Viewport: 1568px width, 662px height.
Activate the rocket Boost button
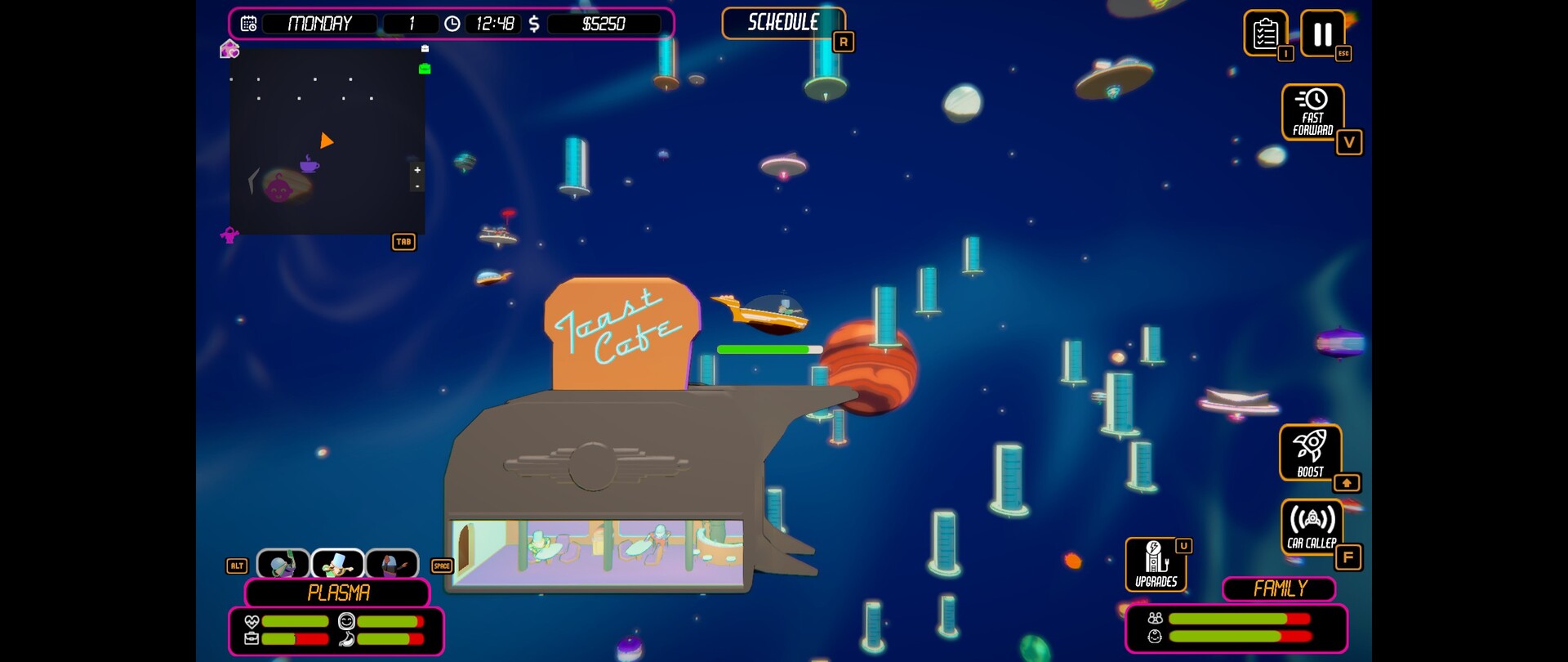tap(1310, 452)
